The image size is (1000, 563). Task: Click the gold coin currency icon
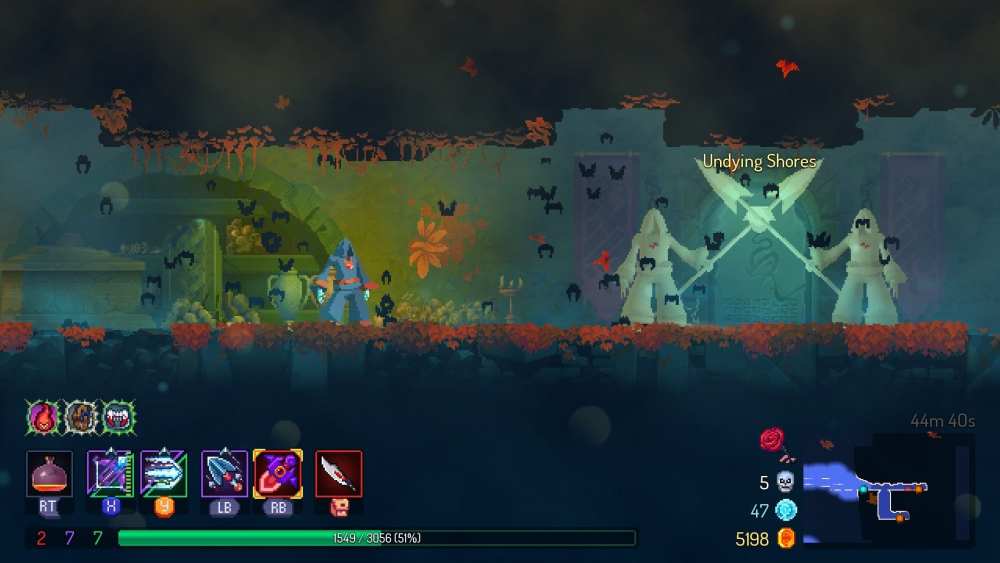pos(785,539)
